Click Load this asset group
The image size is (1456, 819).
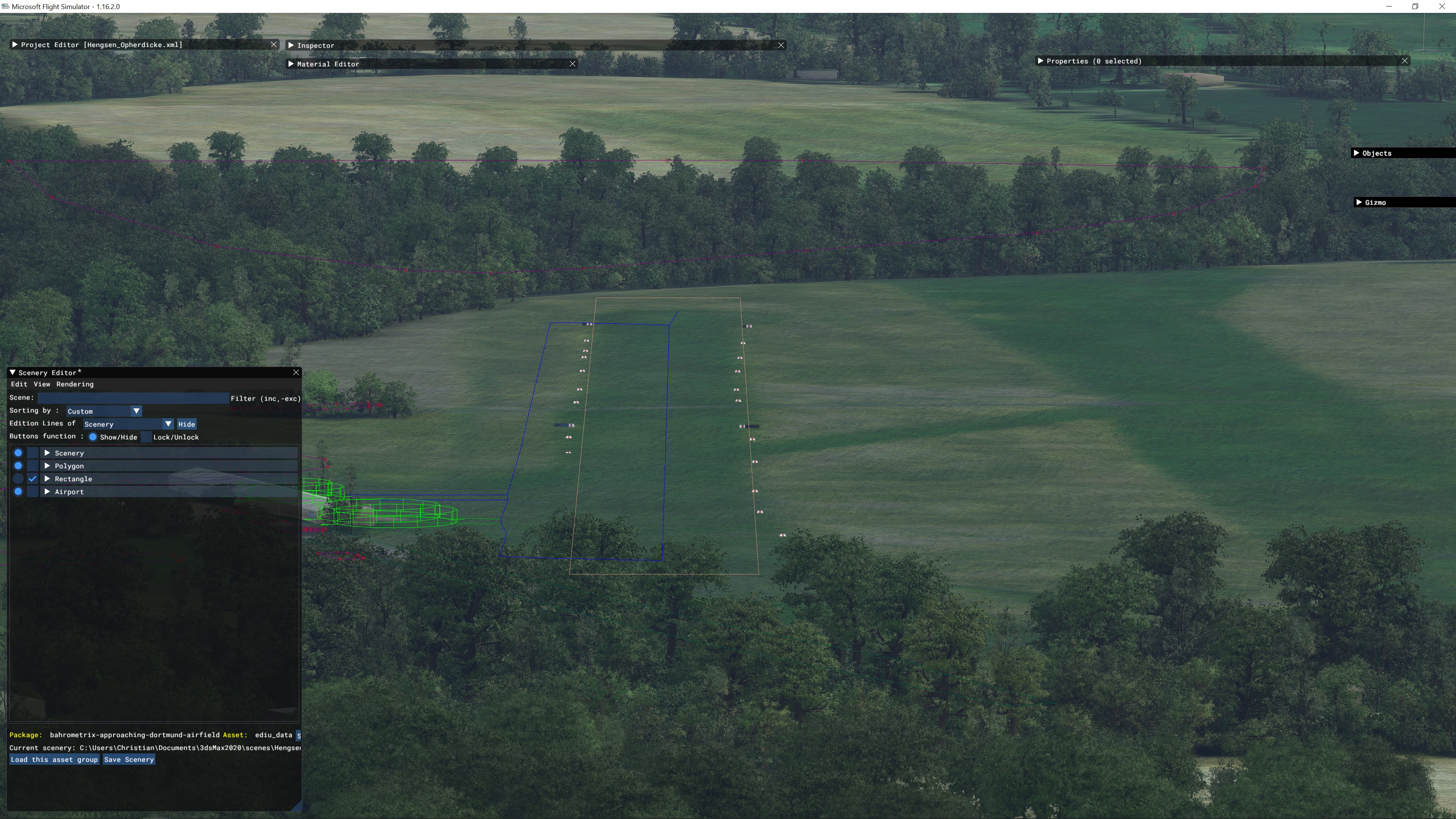click(54, 759)
